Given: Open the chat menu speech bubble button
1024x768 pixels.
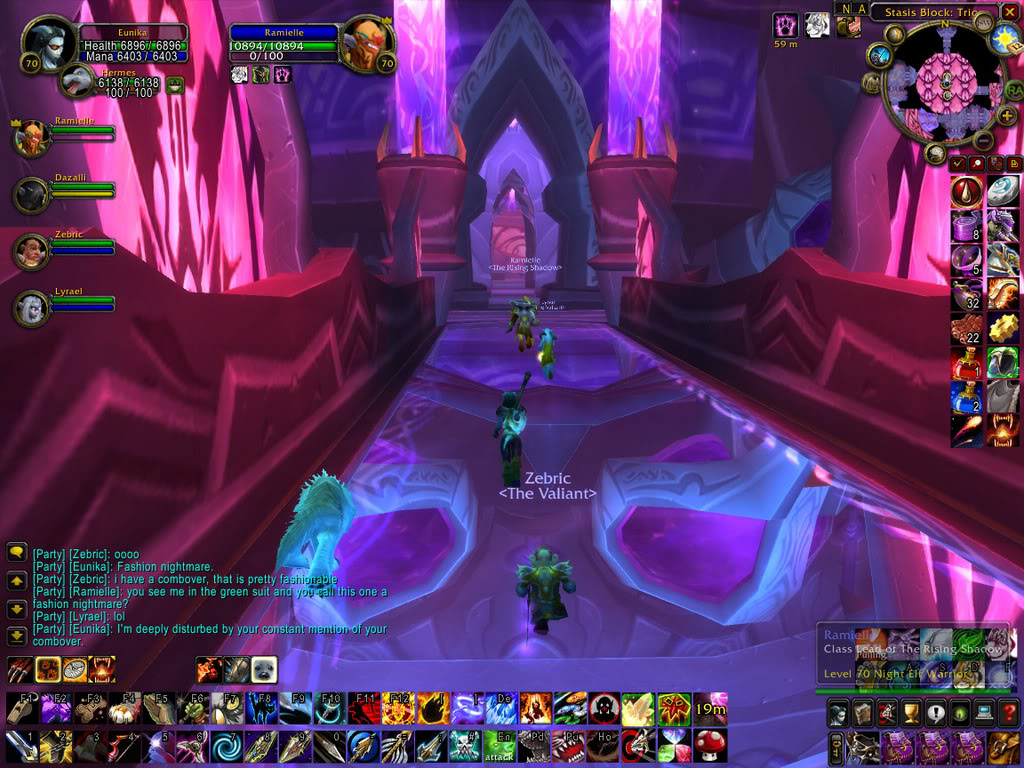Looking at the screenshot, I should click(x=16, y=551).
